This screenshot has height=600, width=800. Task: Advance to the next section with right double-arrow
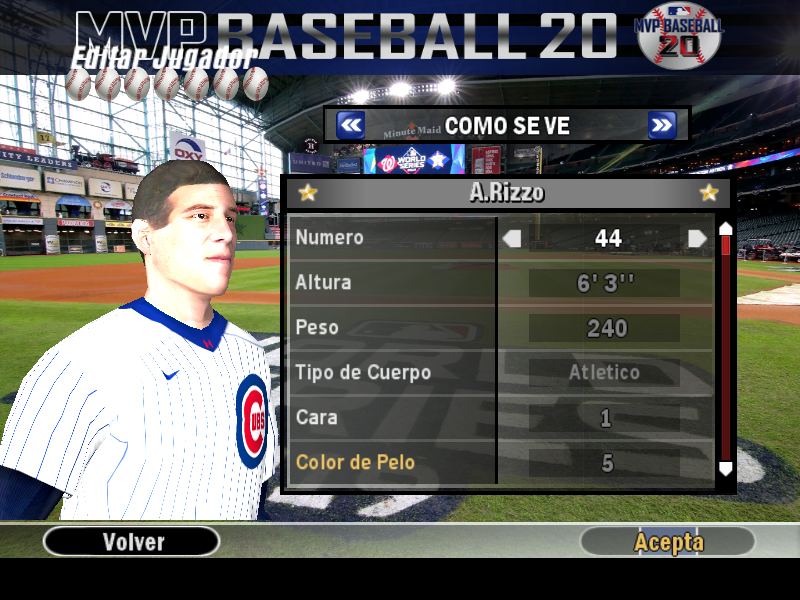tap(662, 125)
